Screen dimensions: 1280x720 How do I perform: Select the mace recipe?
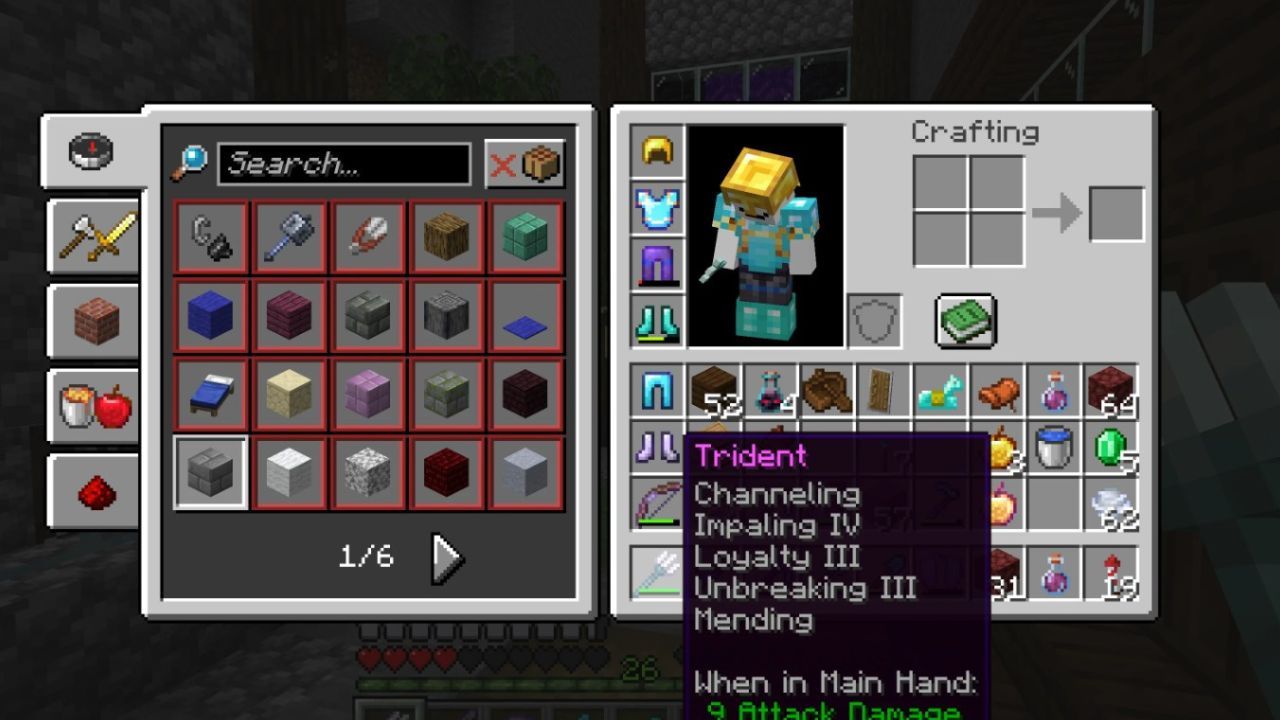tap(290, 238)
